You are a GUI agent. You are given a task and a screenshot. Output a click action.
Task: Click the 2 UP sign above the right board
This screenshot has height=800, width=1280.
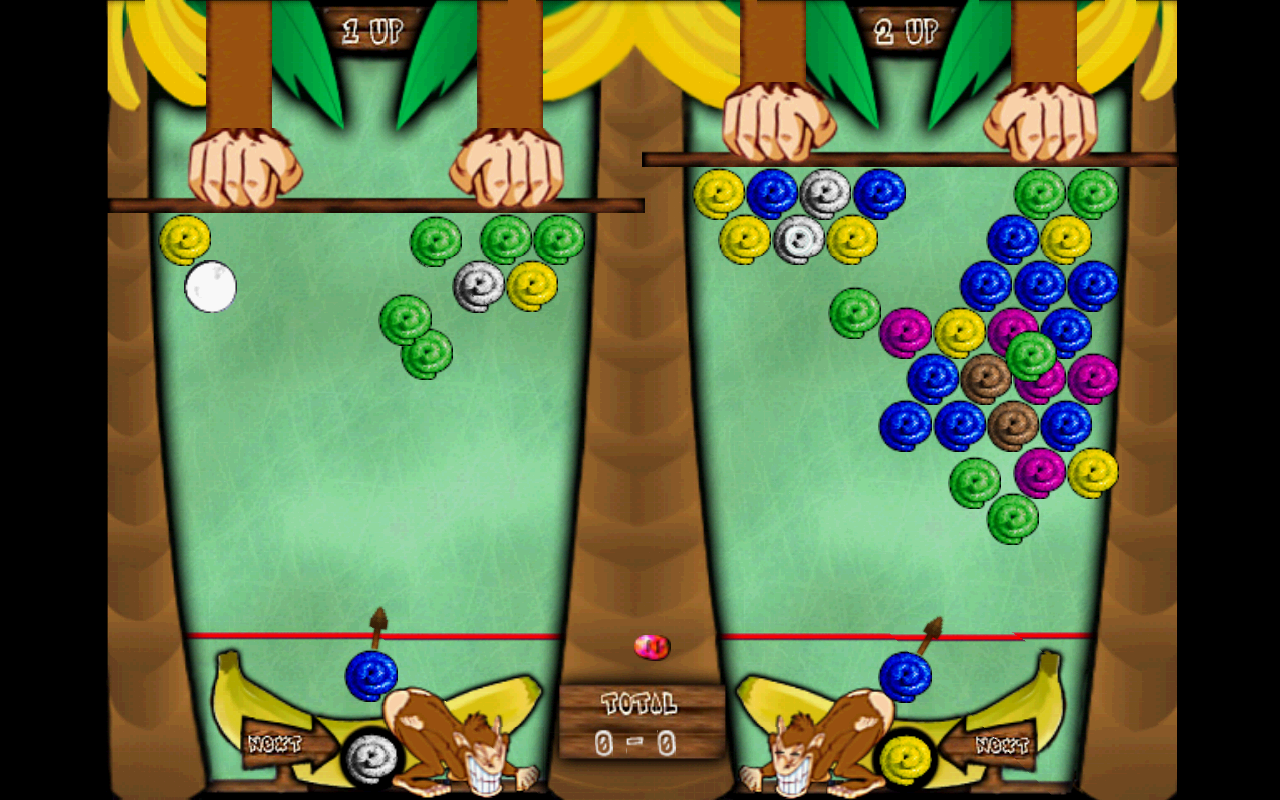pyautogui.click(x=905, y=28)
